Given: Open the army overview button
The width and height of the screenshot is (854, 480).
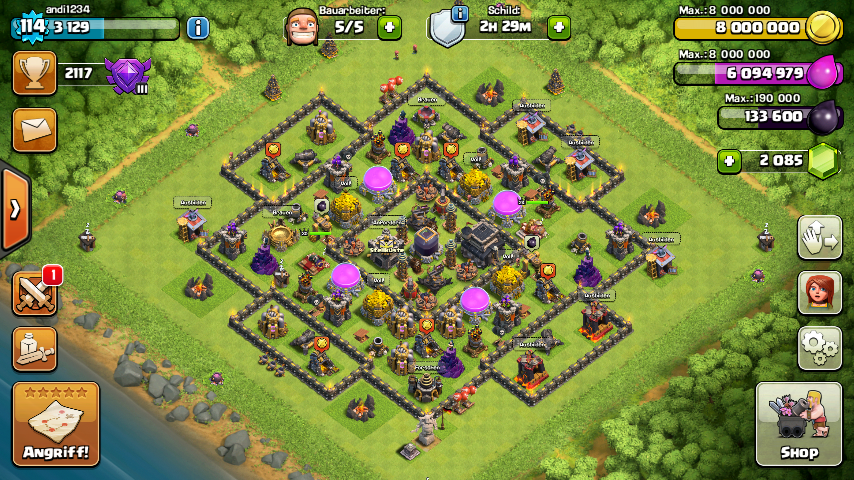Looking at the screenshot, I should click(x=34, y=348).
